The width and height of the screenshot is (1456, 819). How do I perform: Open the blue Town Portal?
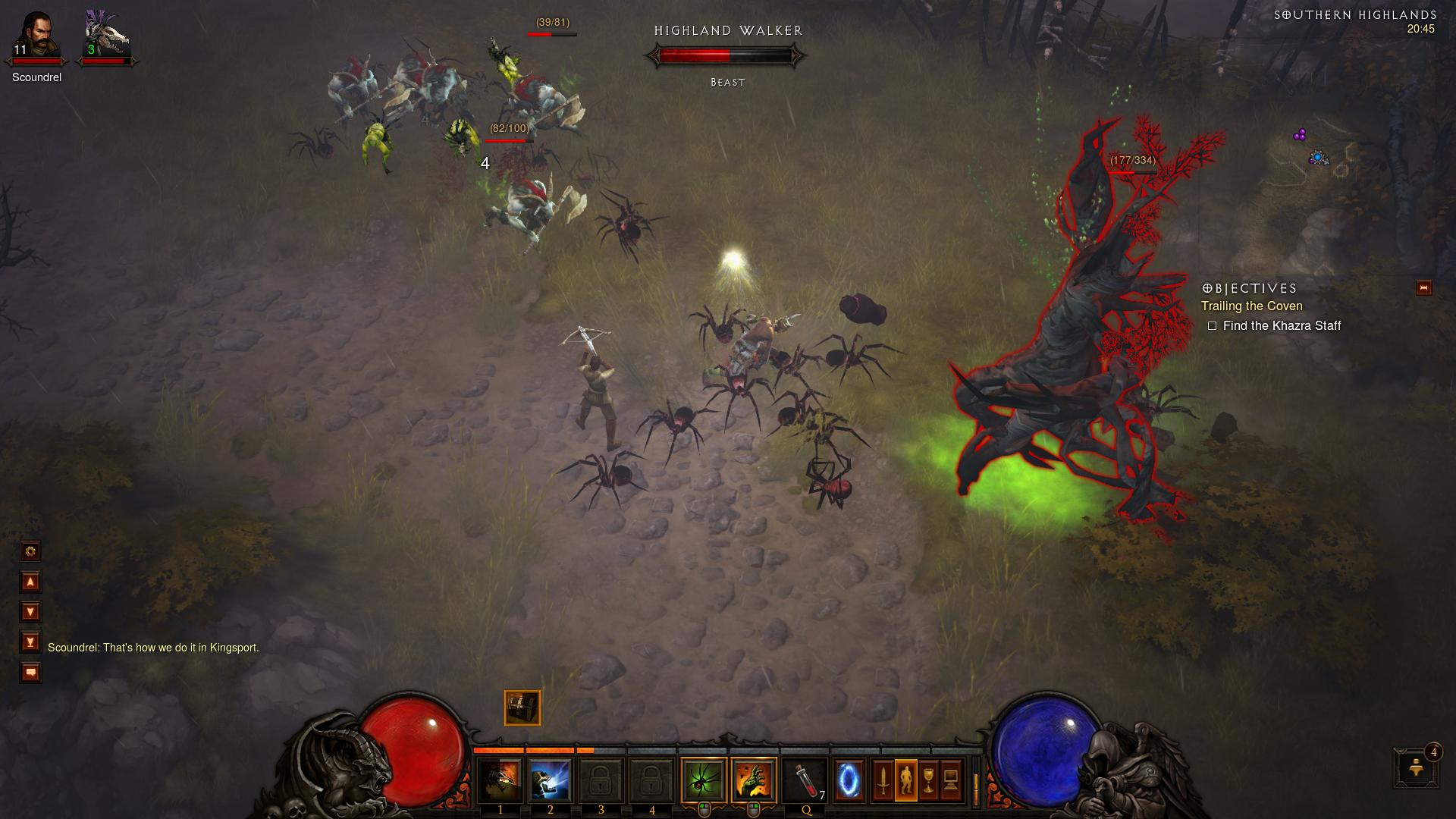pyautogui.click(x=849, y=780)
